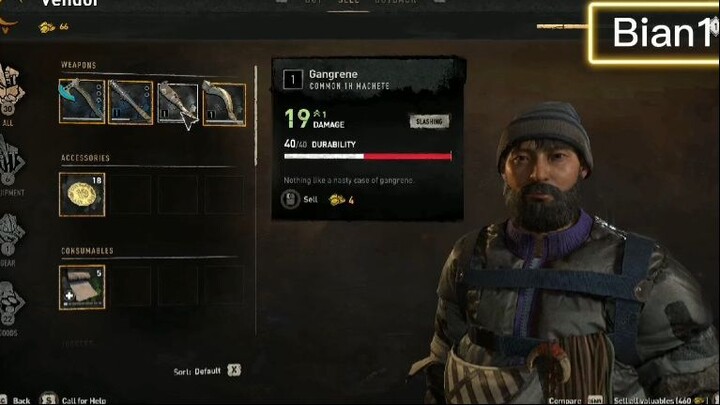Filter by the Equipment category
Viewport: 720px width, 405px height.
click(x=12, y=165)
